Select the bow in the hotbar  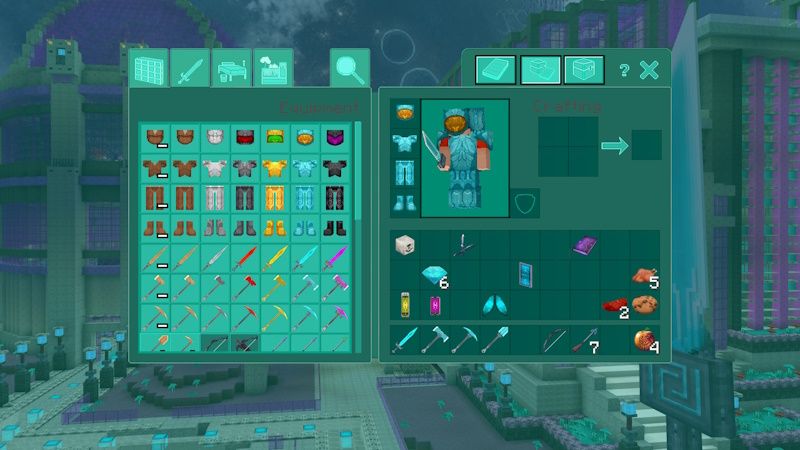pos(554,341)
